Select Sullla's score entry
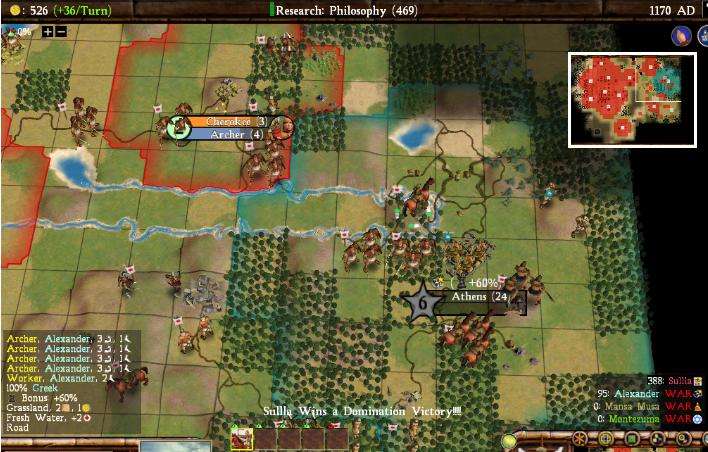 point(672,381)
